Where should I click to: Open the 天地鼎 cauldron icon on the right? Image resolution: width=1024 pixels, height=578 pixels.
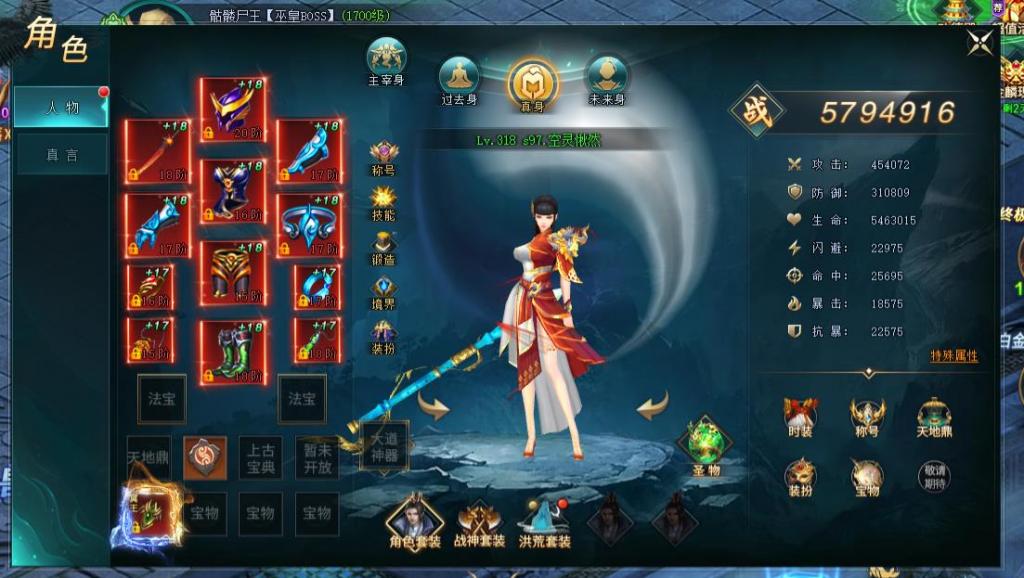(934, 416)
